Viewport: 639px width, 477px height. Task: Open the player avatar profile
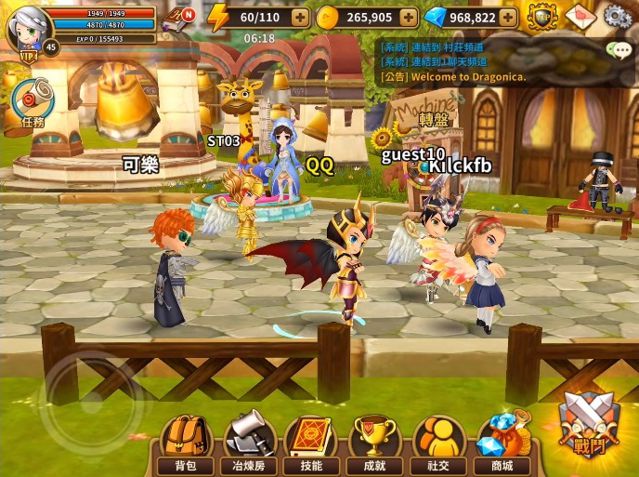(27, 27)
